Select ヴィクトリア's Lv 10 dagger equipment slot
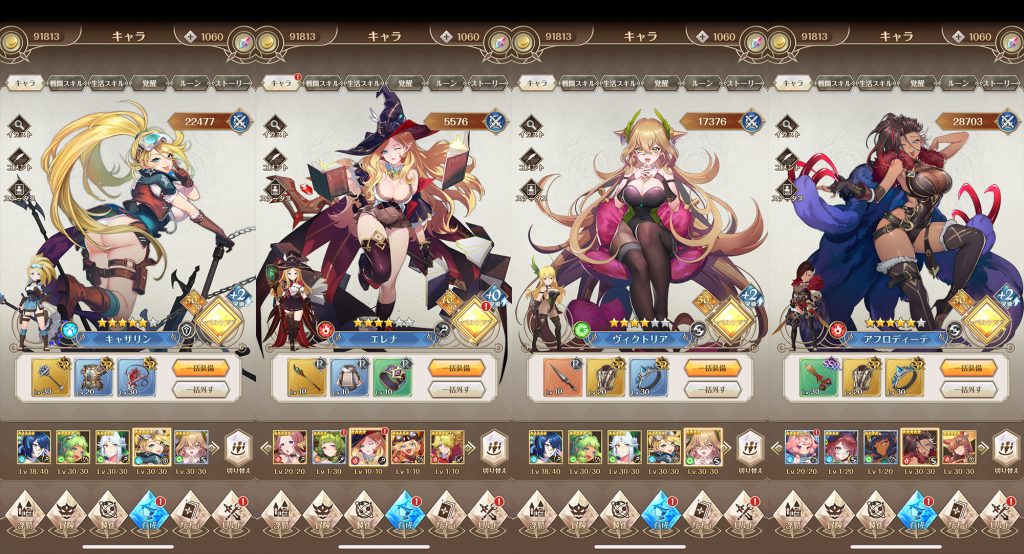 click(x=562, y=377)
